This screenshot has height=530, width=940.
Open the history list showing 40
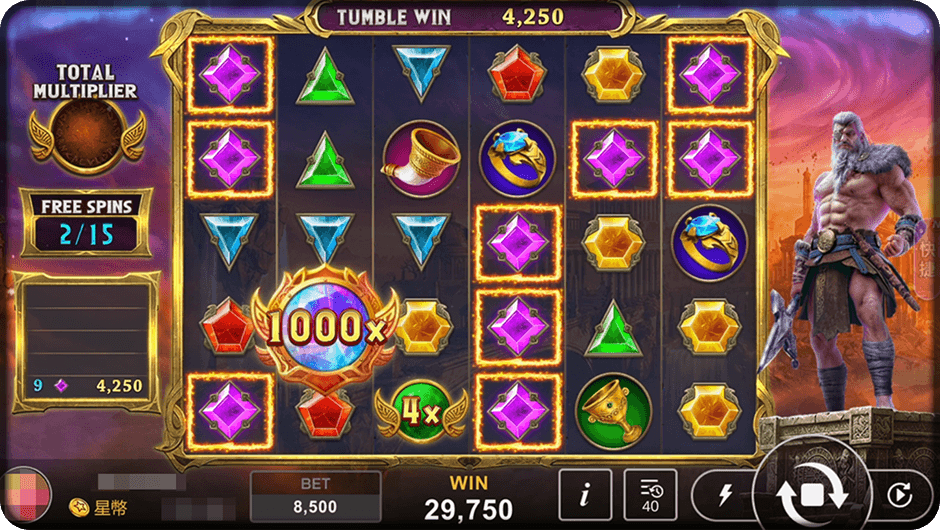(x=650, y=494)
